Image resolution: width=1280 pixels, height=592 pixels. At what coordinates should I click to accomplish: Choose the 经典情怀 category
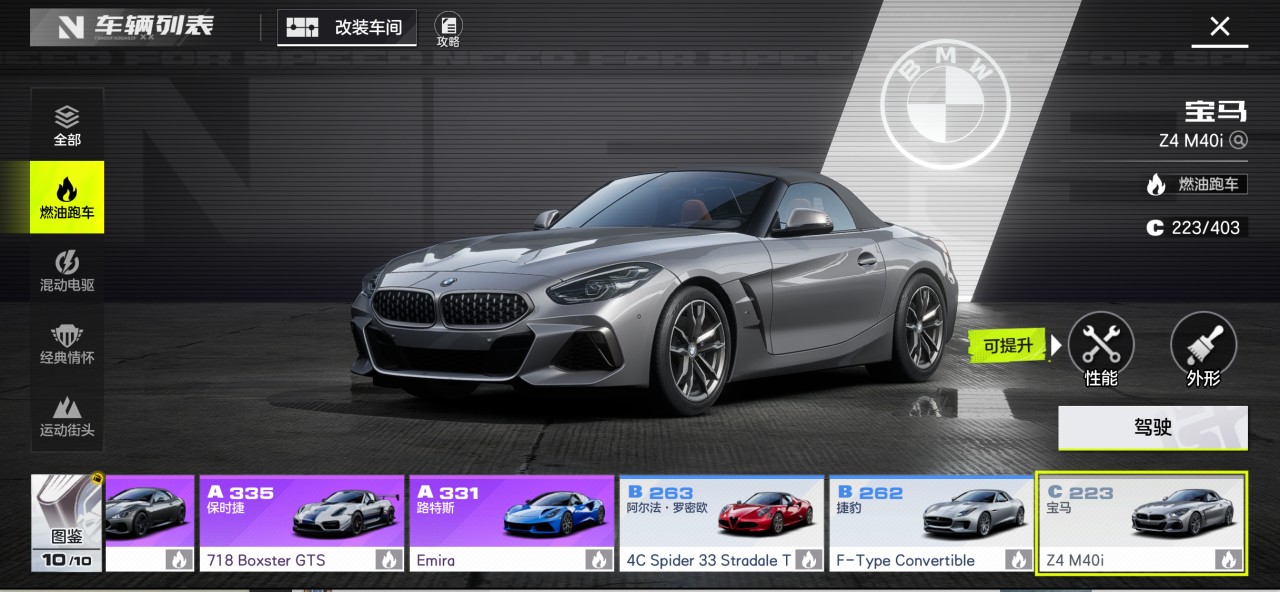[x=67, y=343]
